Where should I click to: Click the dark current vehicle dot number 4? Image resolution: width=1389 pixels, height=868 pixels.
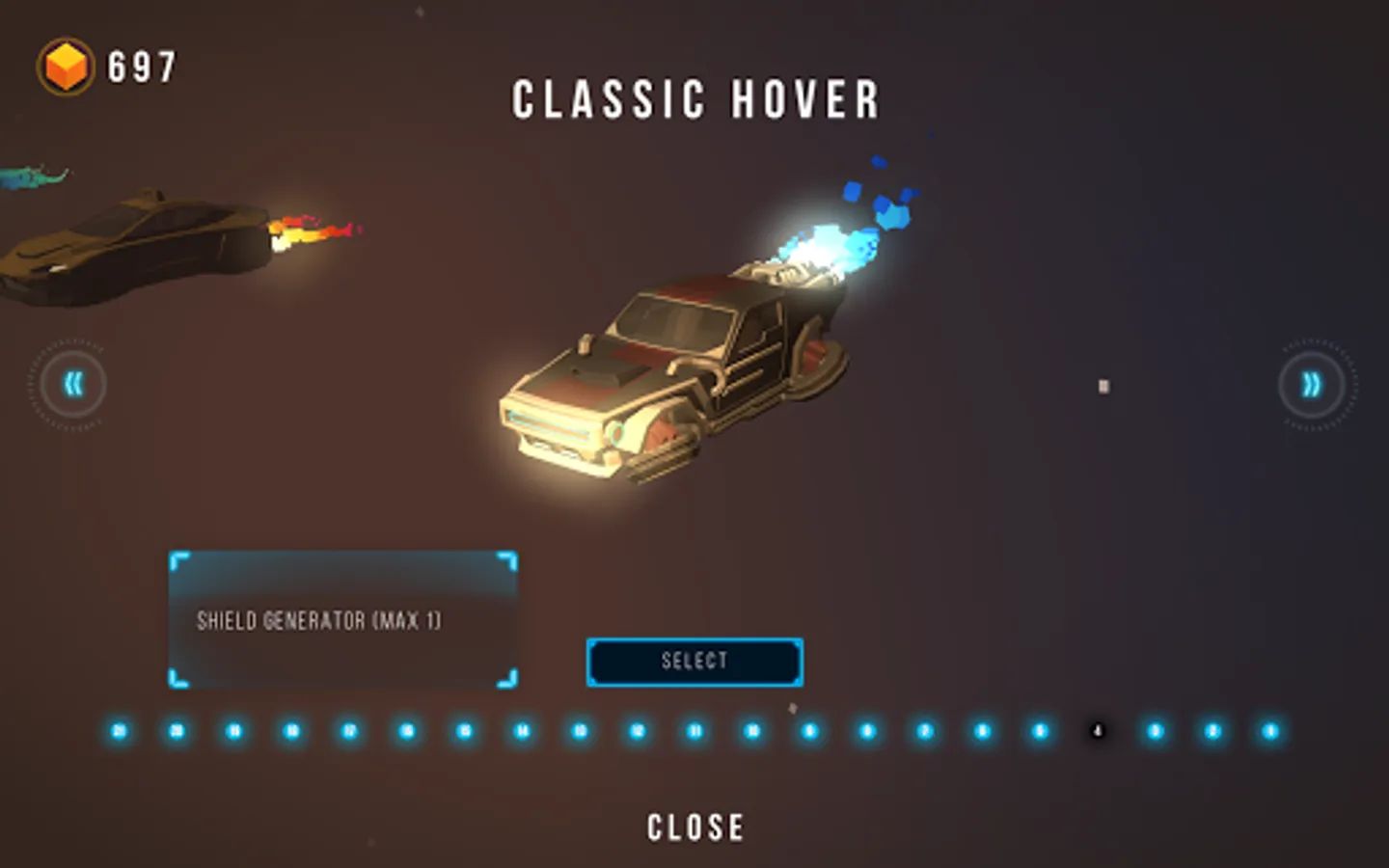pos(1098,731)
